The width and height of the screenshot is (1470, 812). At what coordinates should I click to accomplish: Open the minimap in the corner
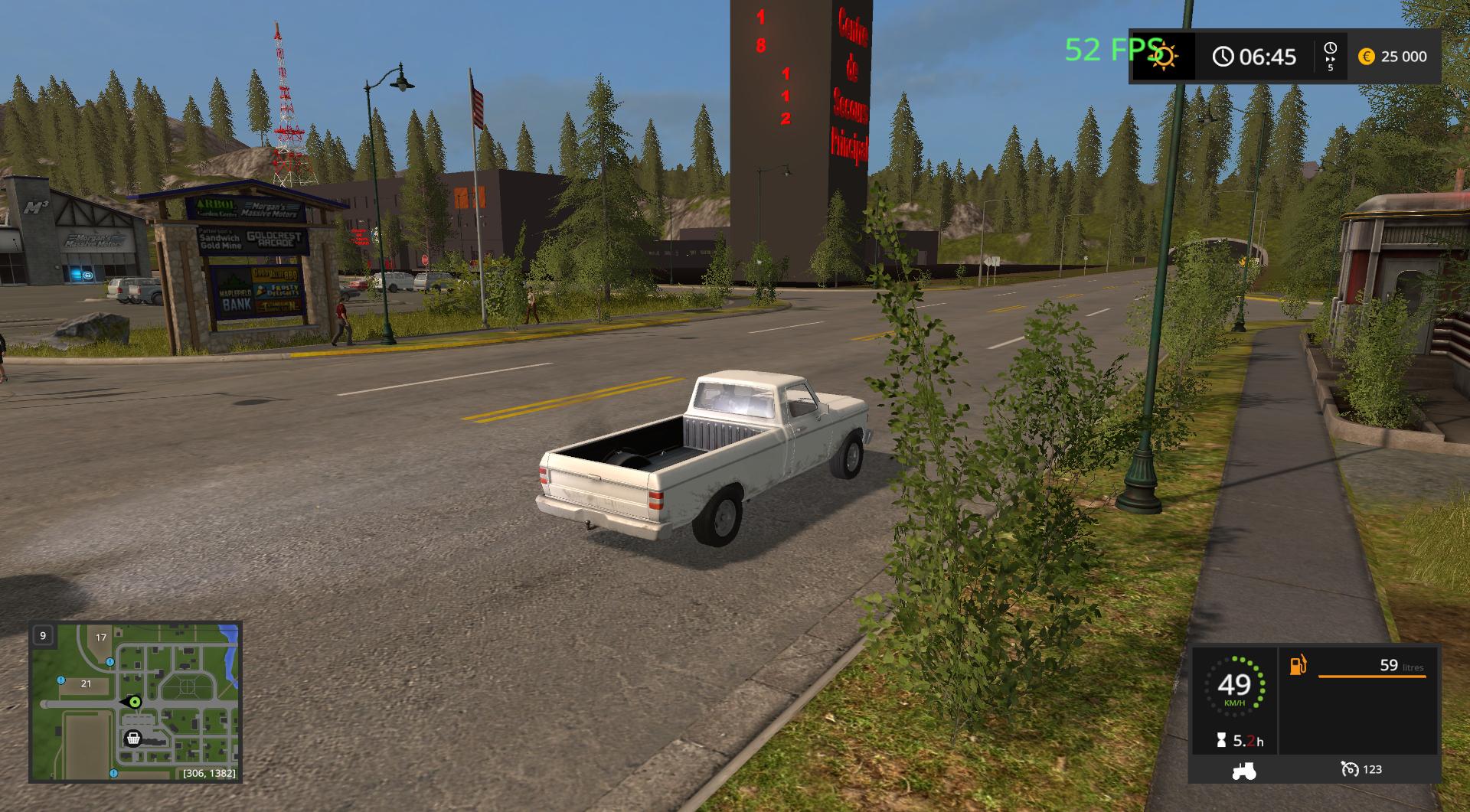(x=136, y=702)
